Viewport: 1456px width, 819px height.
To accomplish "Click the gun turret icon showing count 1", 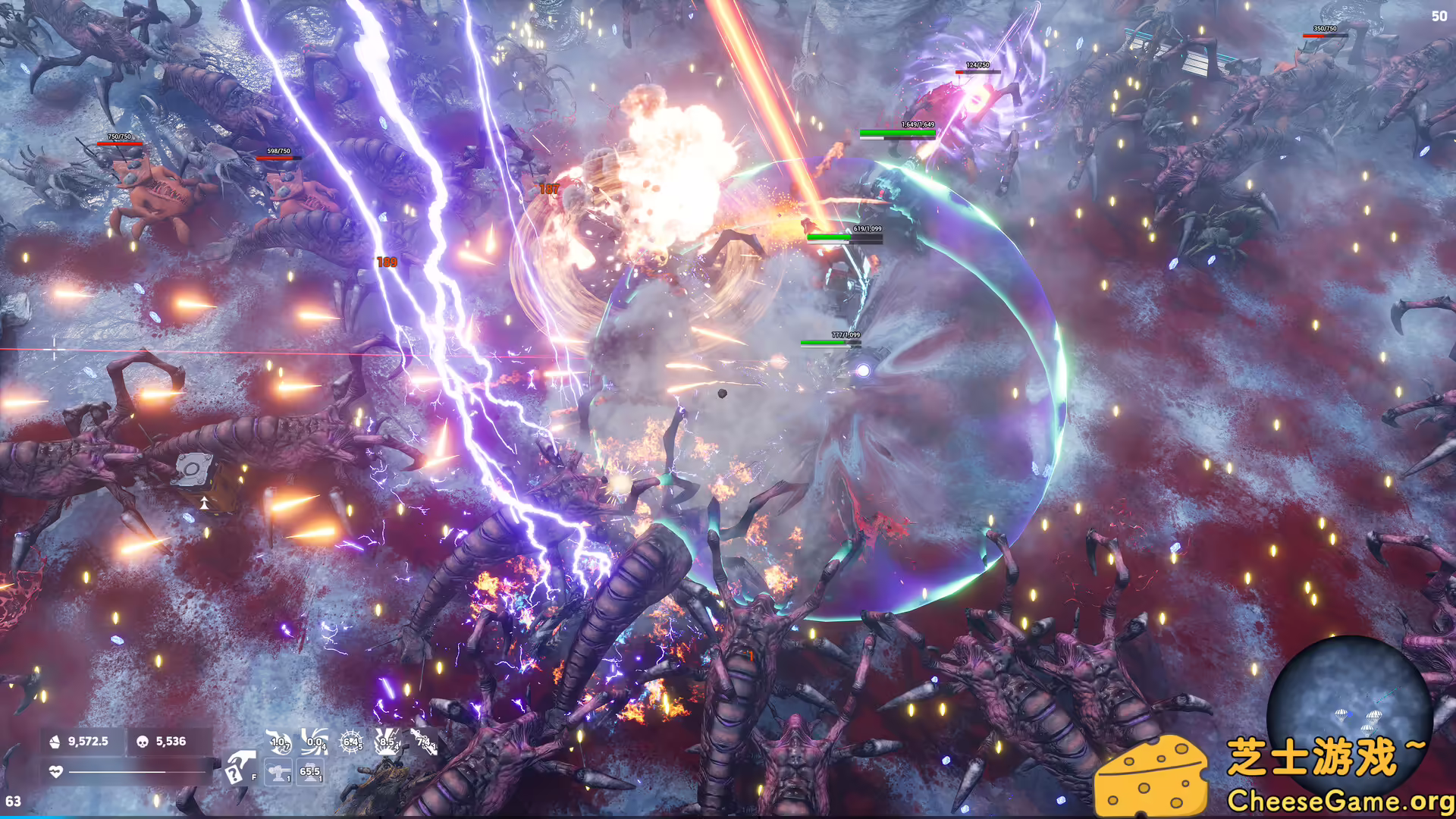I will pos(278,771).
